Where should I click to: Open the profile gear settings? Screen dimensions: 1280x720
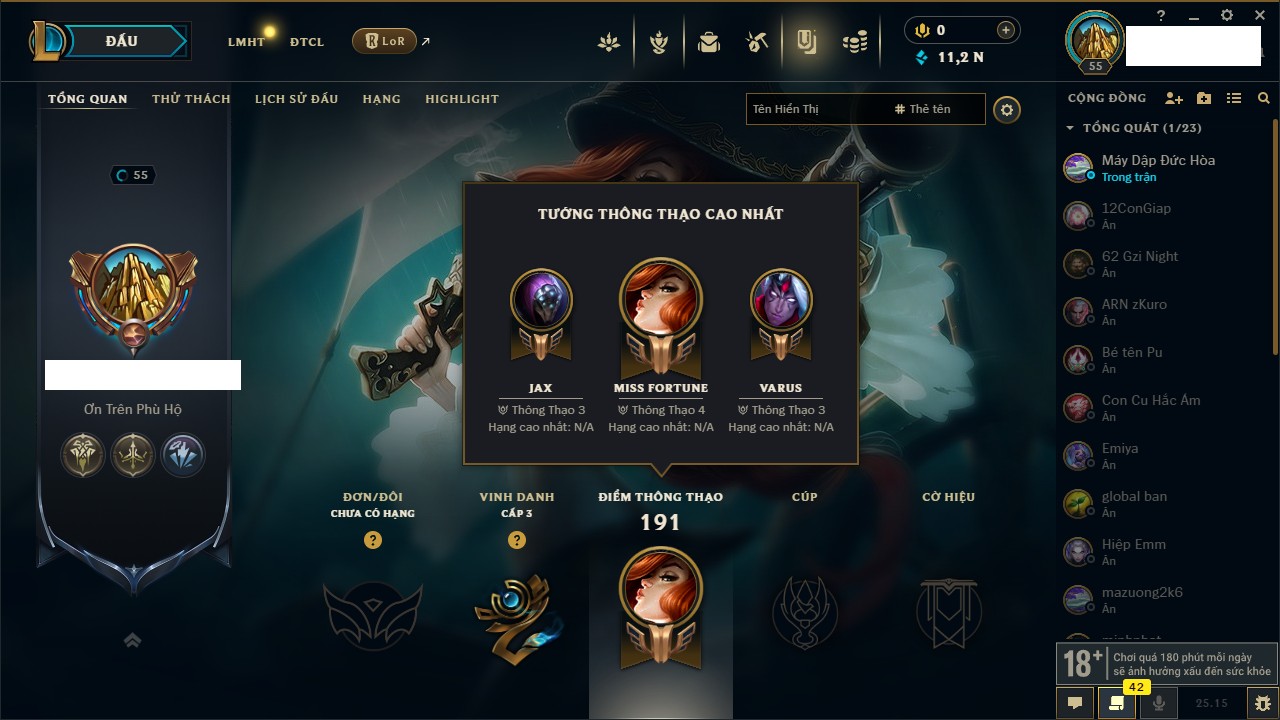point(1007,109)
